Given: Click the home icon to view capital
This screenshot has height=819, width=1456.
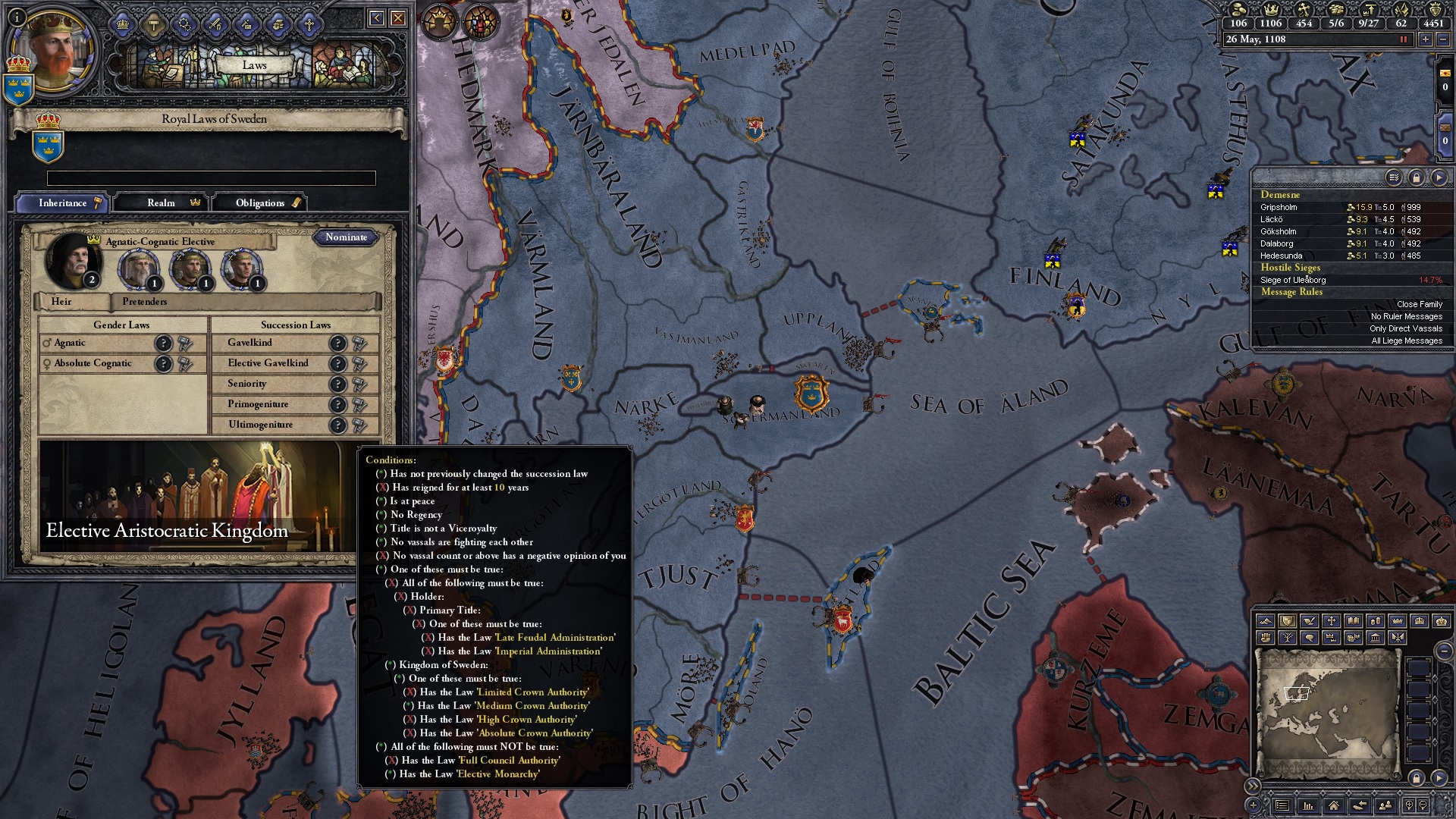Looking at the screenshot, I should coord(1334,806).
